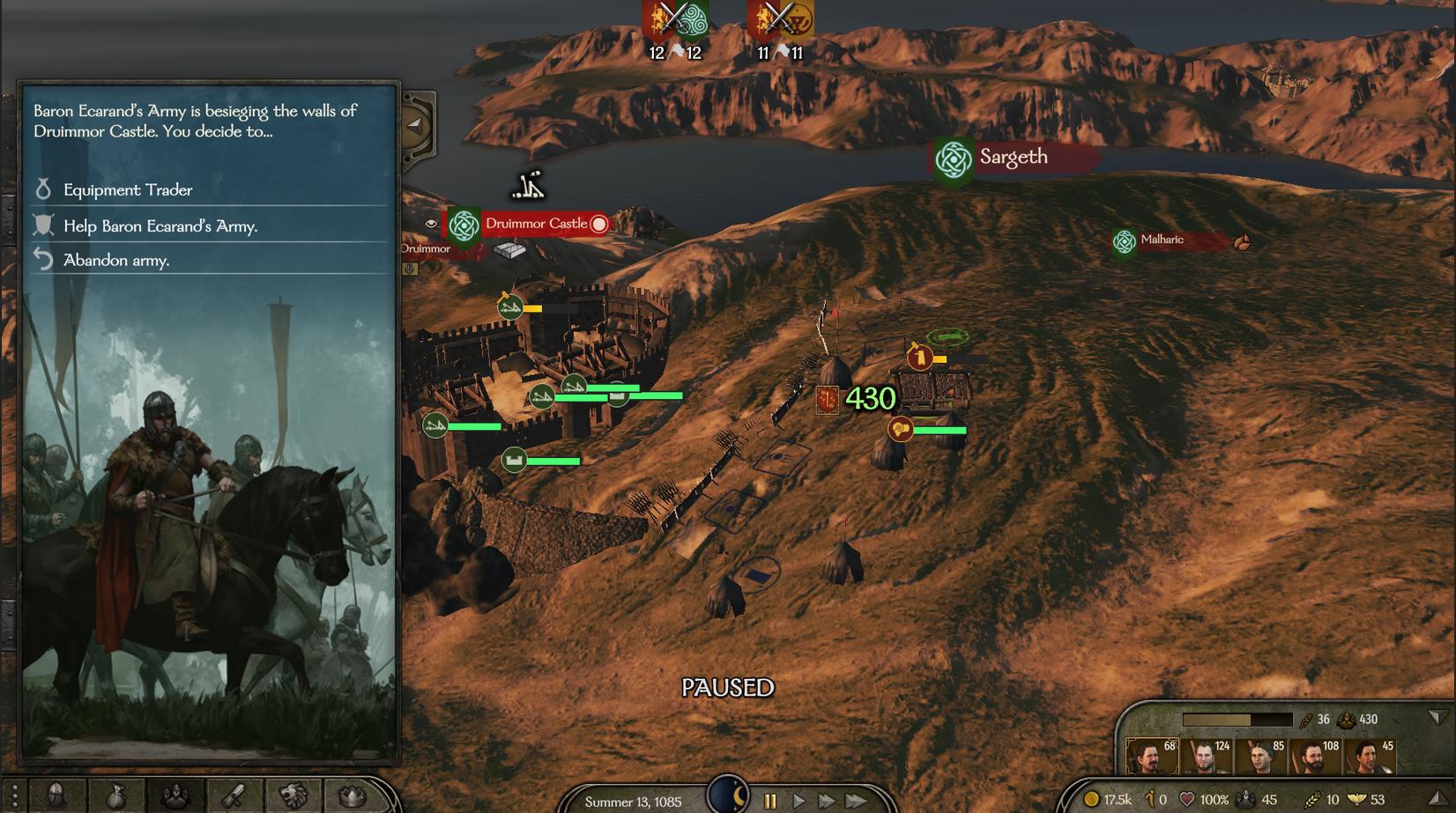Open the kingdom crown screen
This screenshot has height=813, width=1456.
352,796
